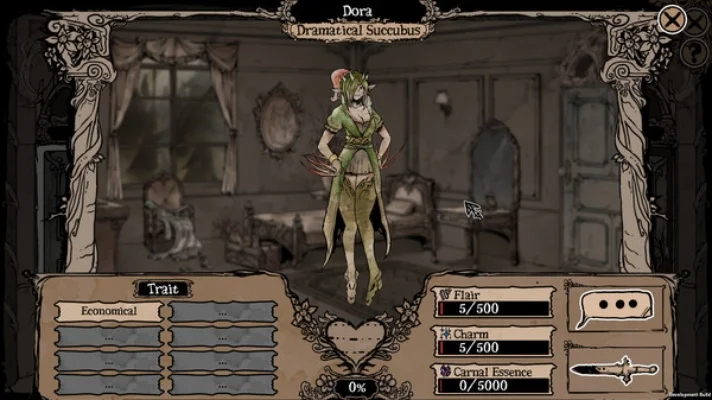Close the Dora character panel

(x=672, y=18)
